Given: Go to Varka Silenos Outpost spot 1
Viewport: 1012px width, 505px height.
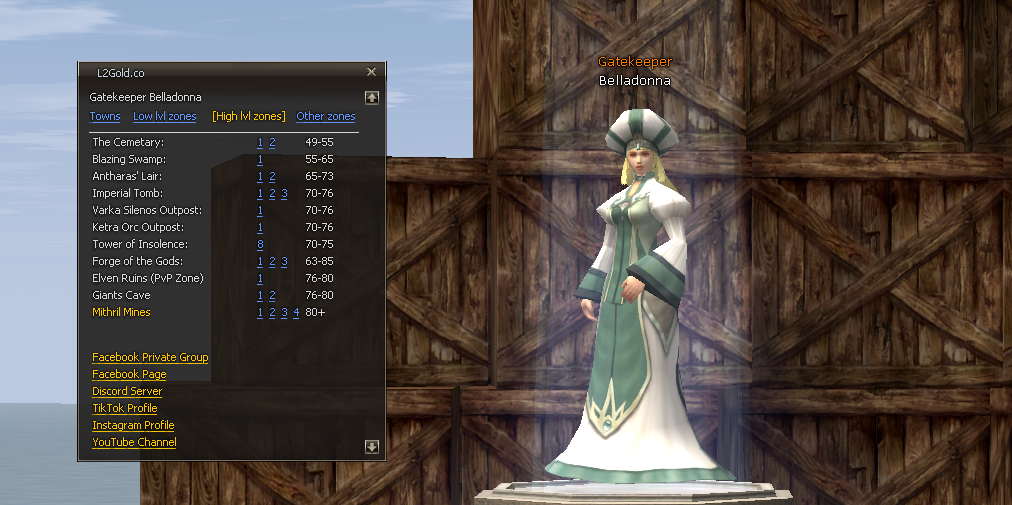Looking at the screenshot, I should pyautogui.click(x=260, y=211).
